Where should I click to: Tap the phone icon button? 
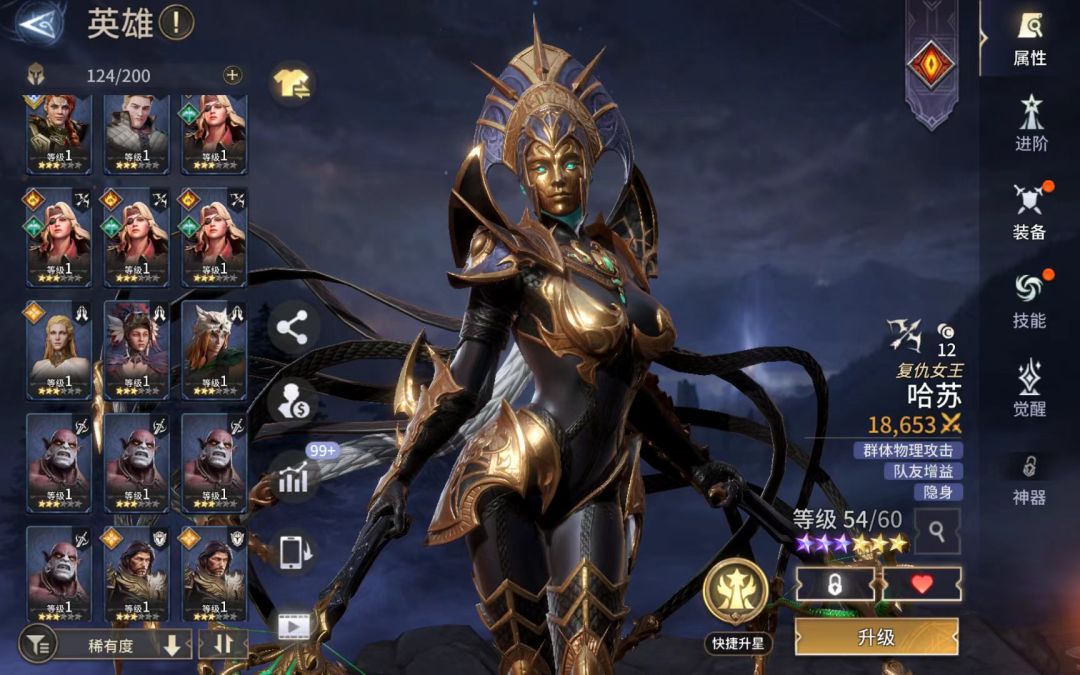(292, 551)
